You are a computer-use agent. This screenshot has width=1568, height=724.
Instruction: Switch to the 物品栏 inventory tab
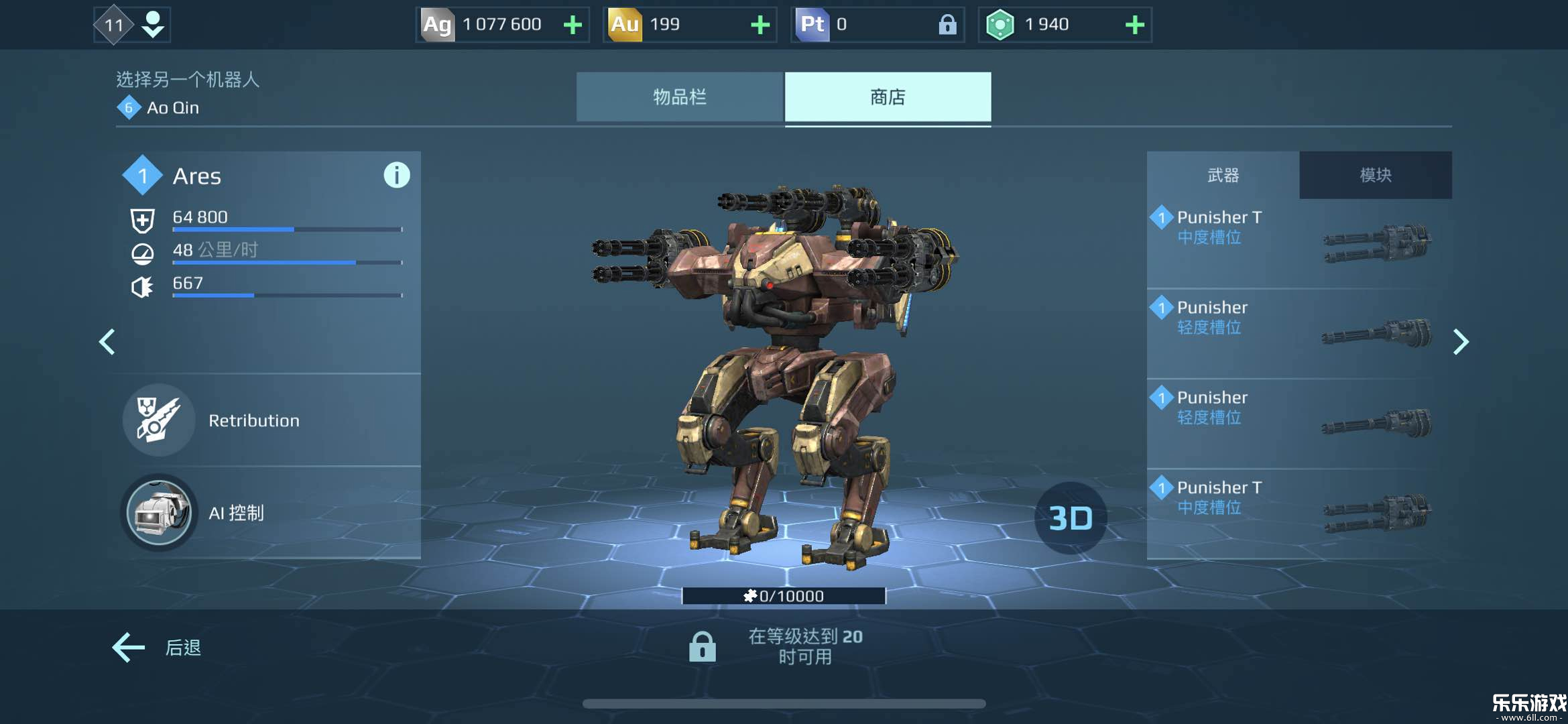coord(679,97)
